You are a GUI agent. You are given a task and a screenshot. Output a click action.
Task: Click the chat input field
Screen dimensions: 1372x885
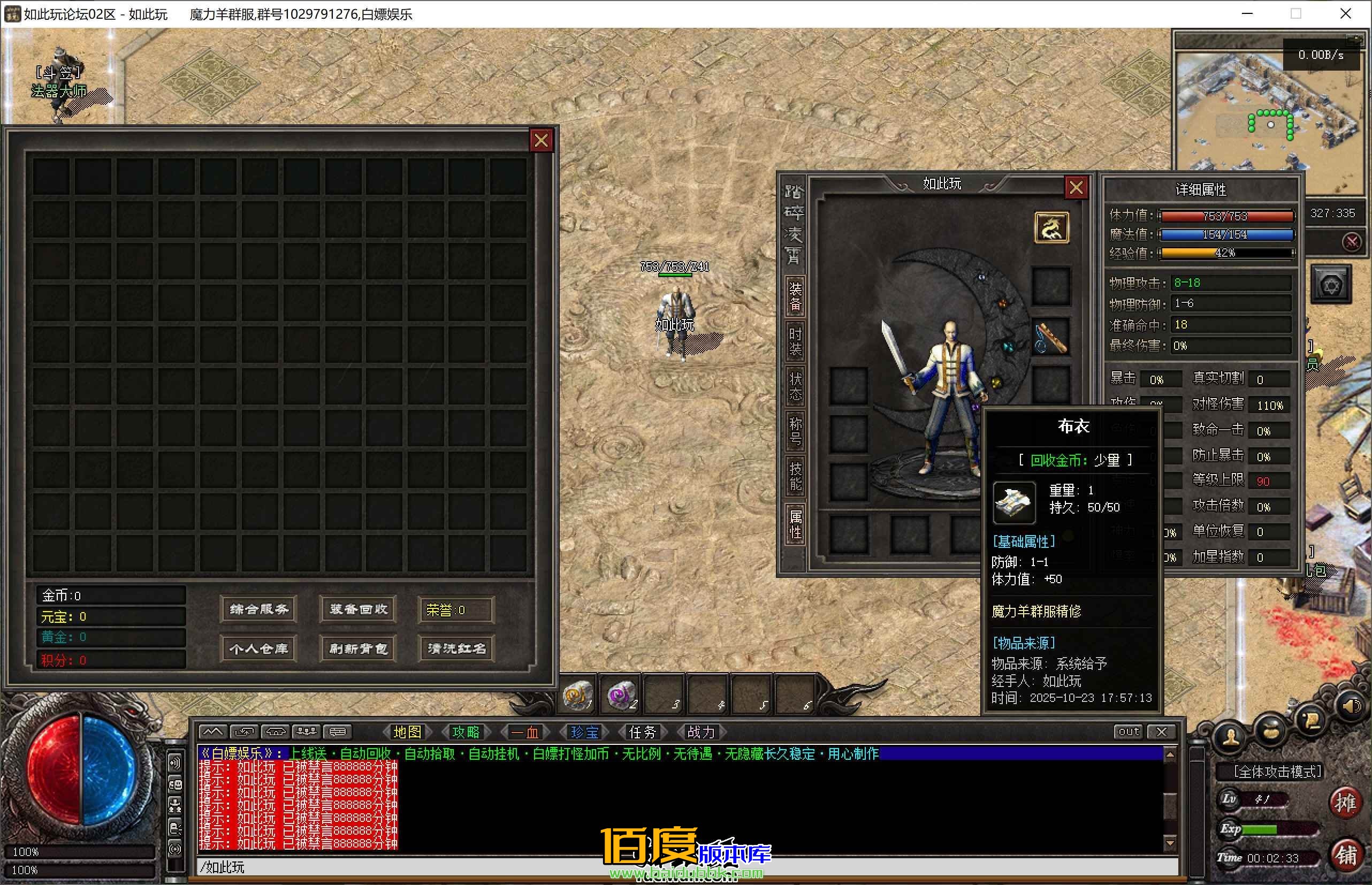click(x=684, y=867)
